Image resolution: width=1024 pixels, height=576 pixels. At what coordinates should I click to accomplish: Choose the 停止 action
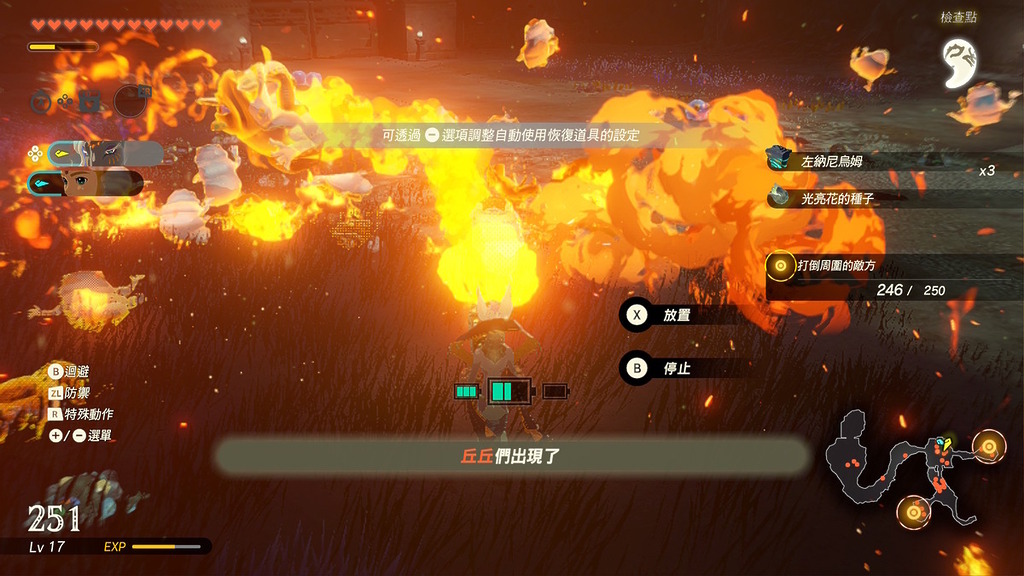tap(676, 368)
